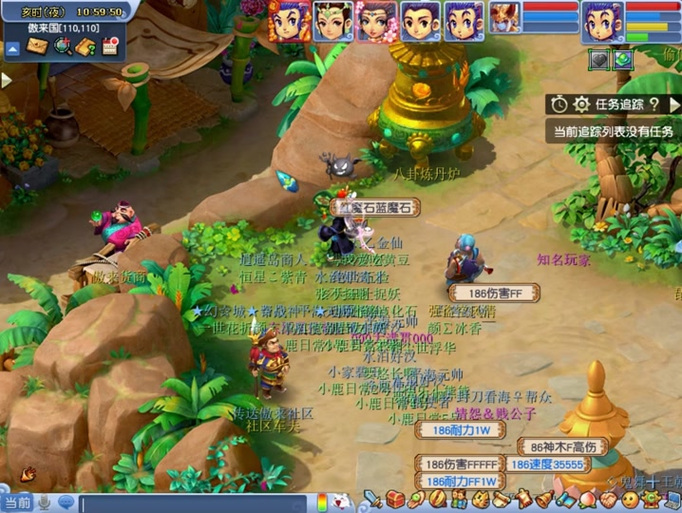The image size is (682, 513).
Task: Switch the chat channel via 当前 button
Action: pyautogui.click(x=17, y=502)
